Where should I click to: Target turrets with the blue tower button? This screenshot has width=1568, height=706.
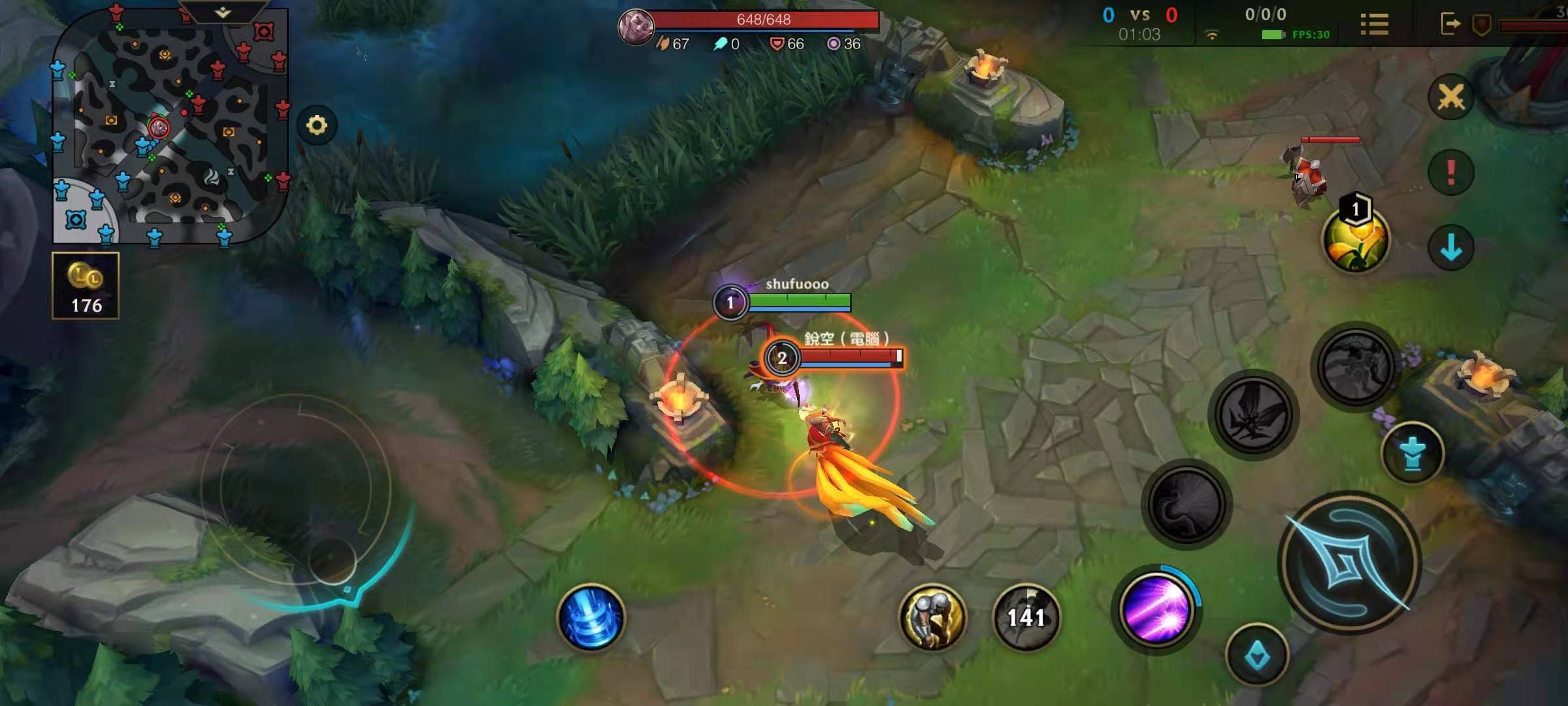pyautogui.click(x=1412, y=453)
